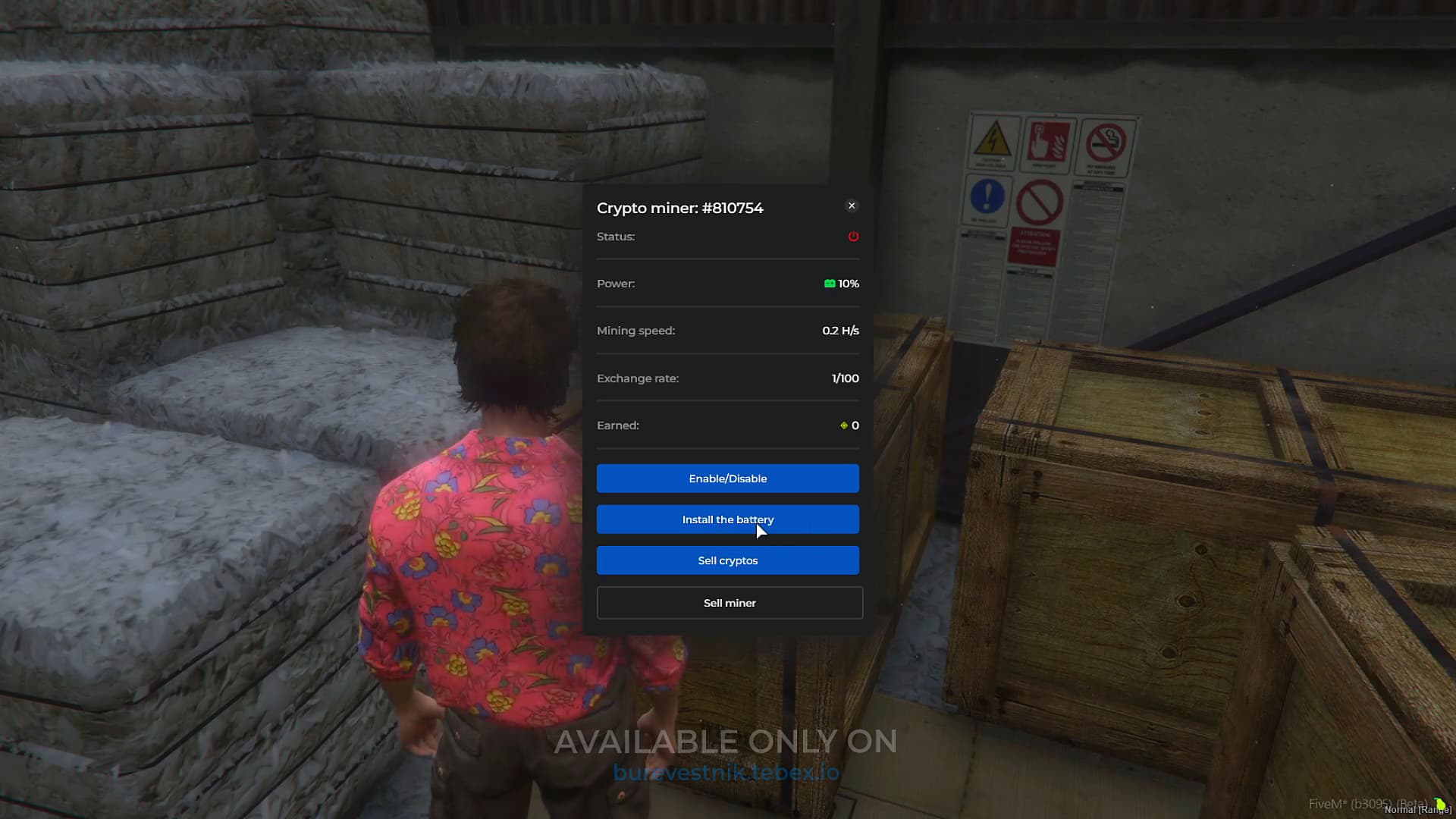Click the power toggle glyph in the Status line
Screen dimensions: 1456x819
coord(852,237)
